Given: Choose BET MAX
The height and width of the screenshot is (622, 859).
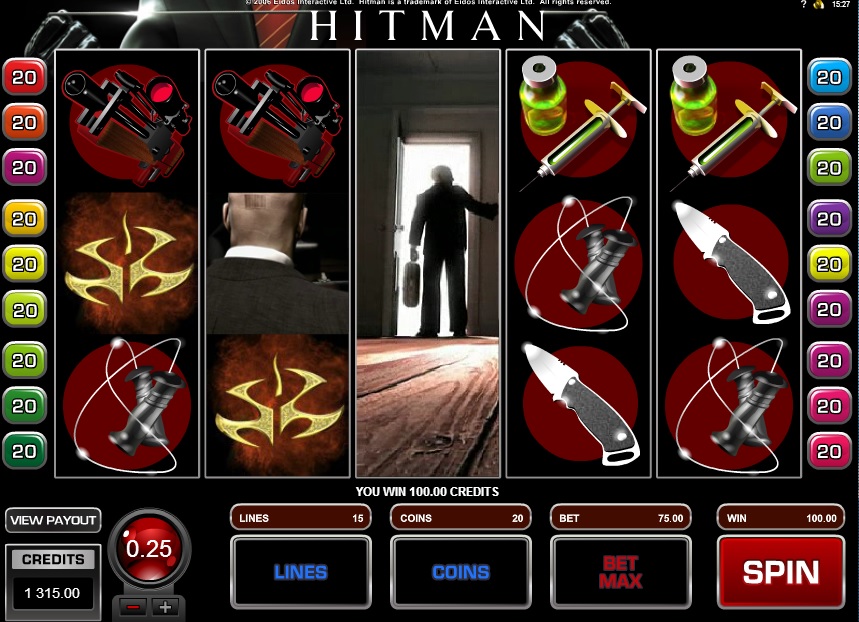Looking at the screenshot, I should coord(620,572).
